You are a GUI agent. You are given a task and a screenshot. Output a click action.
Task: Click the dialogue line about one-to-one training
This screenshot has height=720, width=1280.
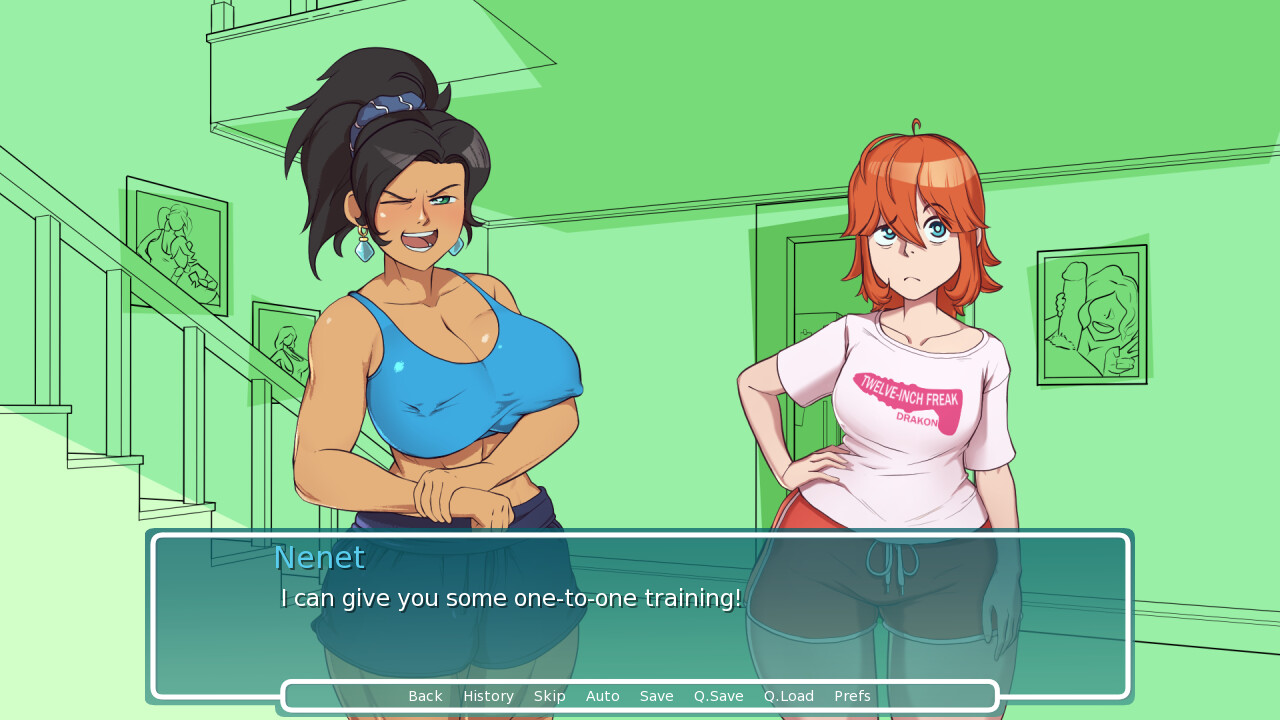[510, 598]
